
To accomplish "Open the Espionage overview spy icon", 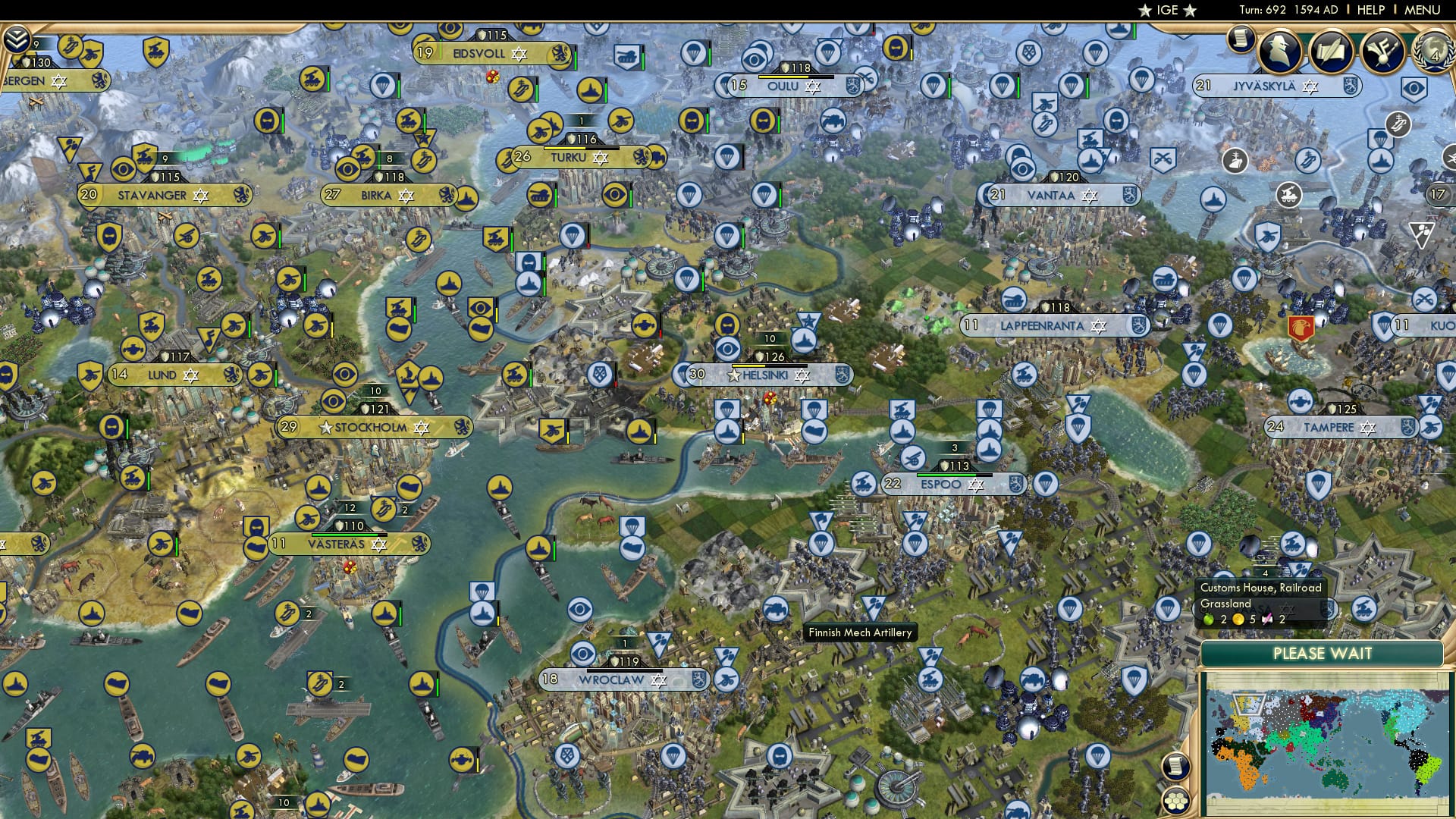I will point(1280,51).
